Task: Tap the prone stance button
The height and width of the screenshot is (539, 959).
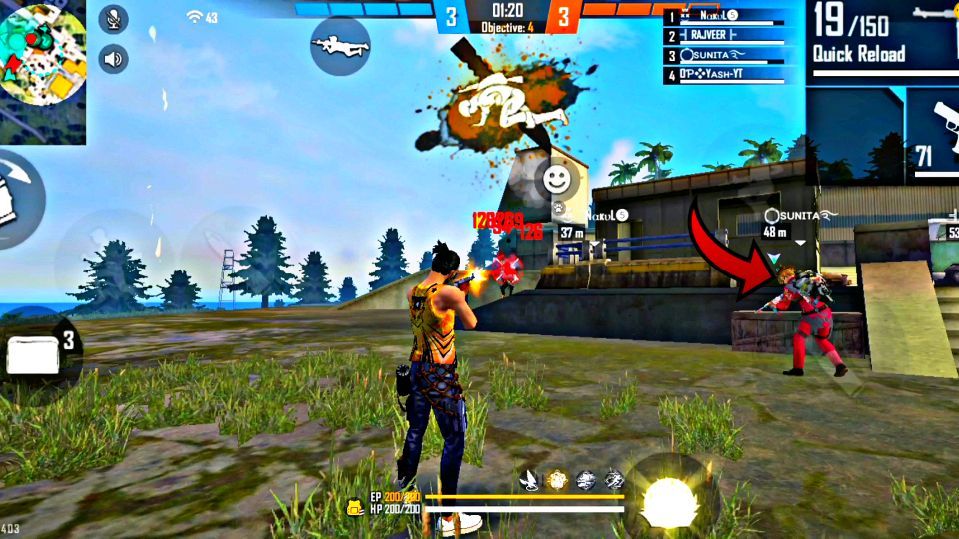Action: (340, 45)
